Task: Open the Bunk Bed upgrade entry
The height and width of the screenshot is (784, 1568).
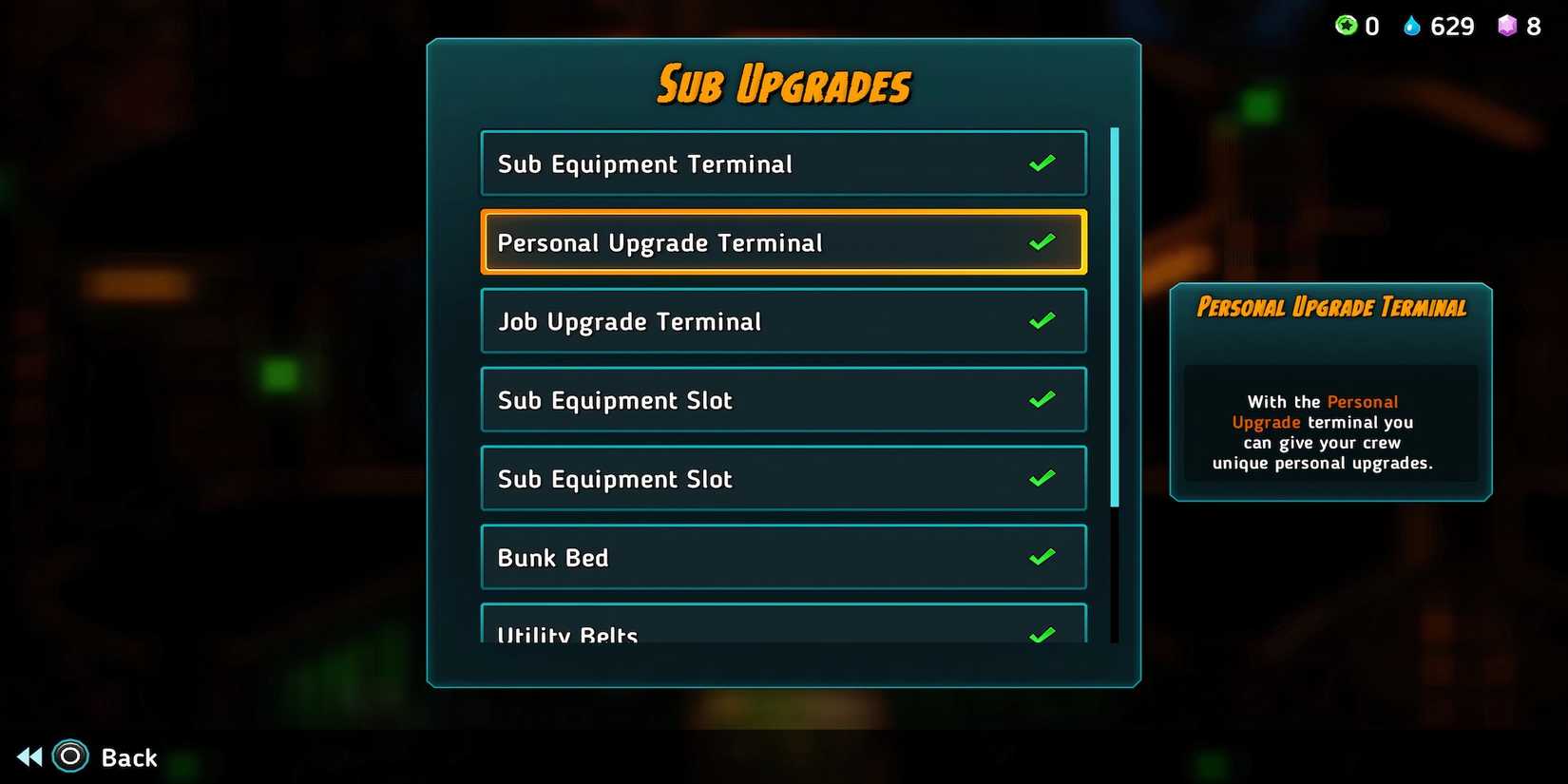Action: tap(783, 556)
